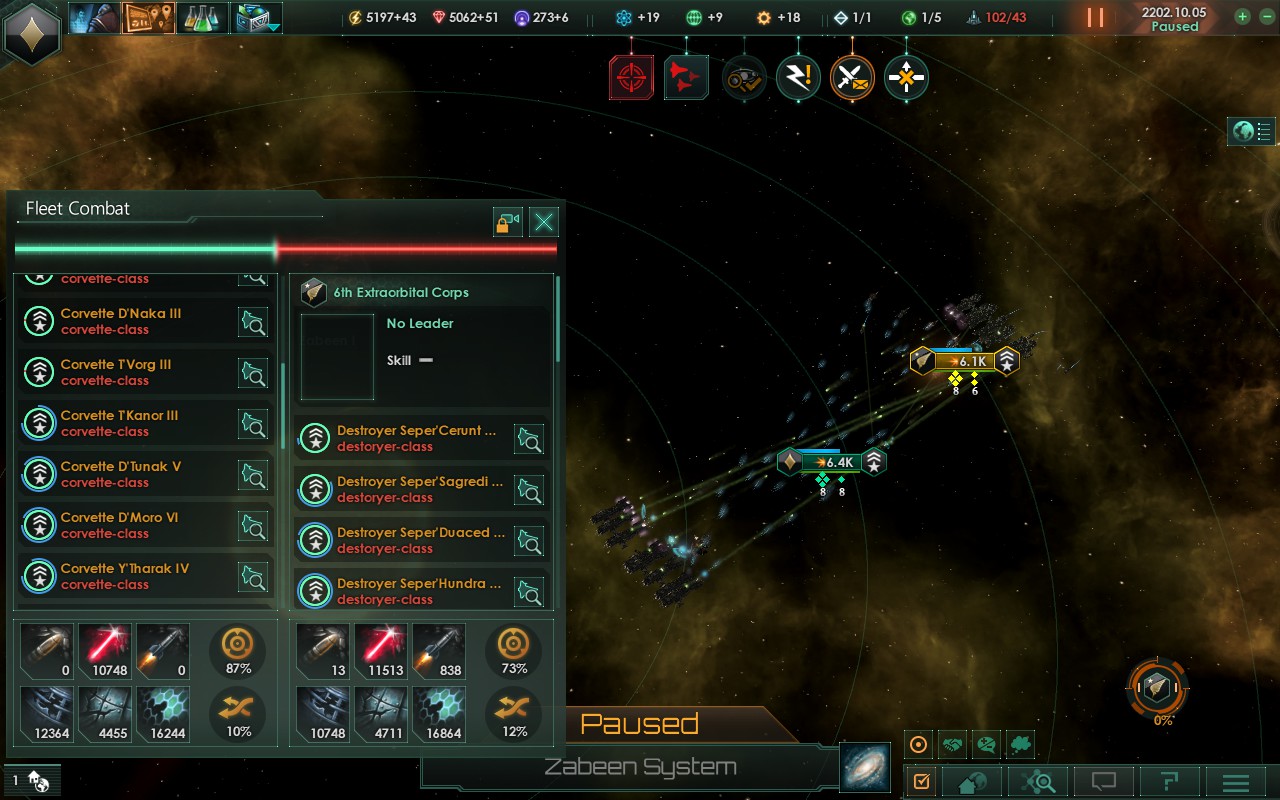Open the main menu hamburger button
The height and width of the screenshot is (800, 1280).
(x=1236, y=782)
